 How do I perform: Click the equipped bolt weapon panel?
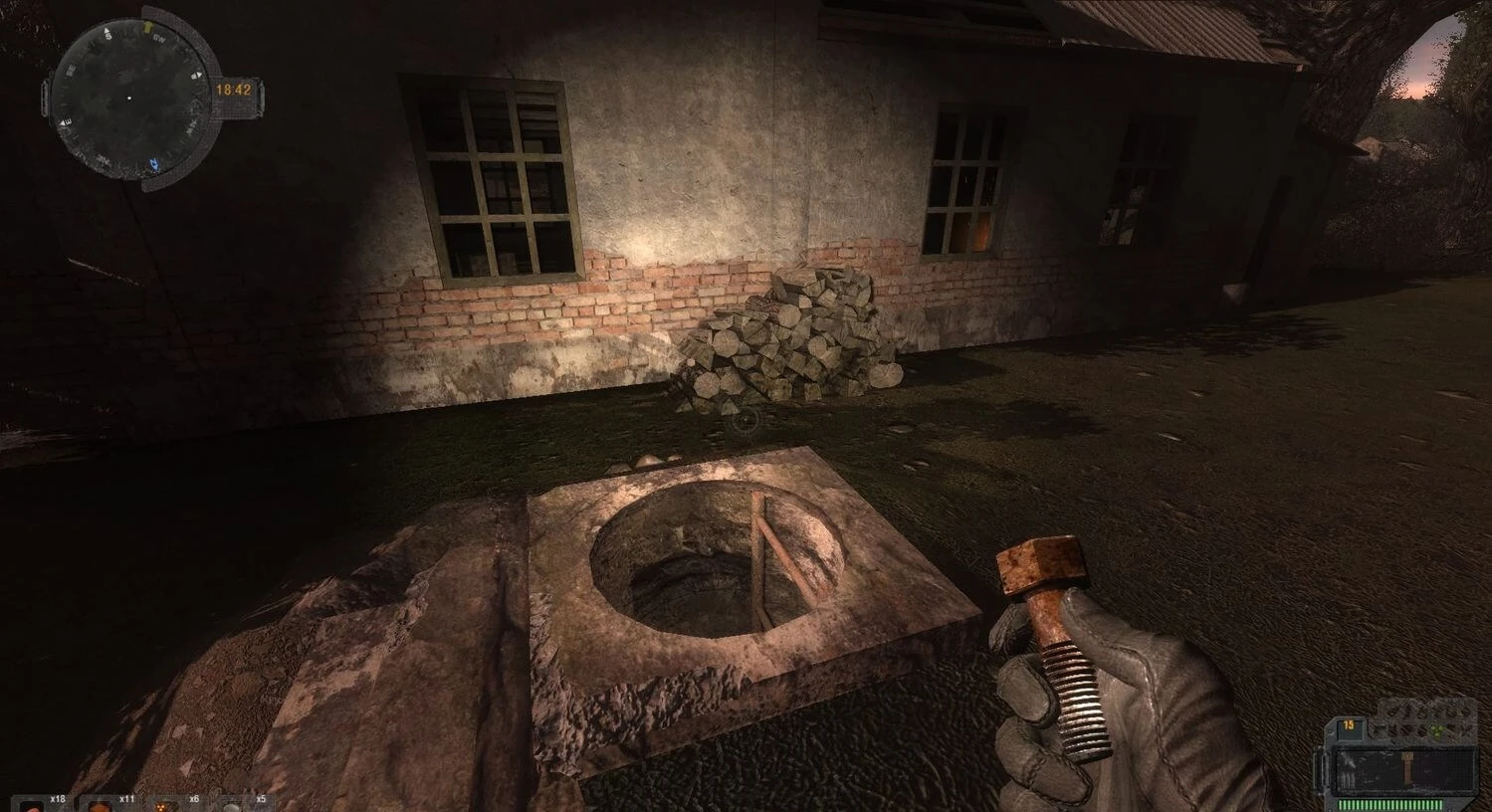pyautogui.click(x=1405, y=769)
